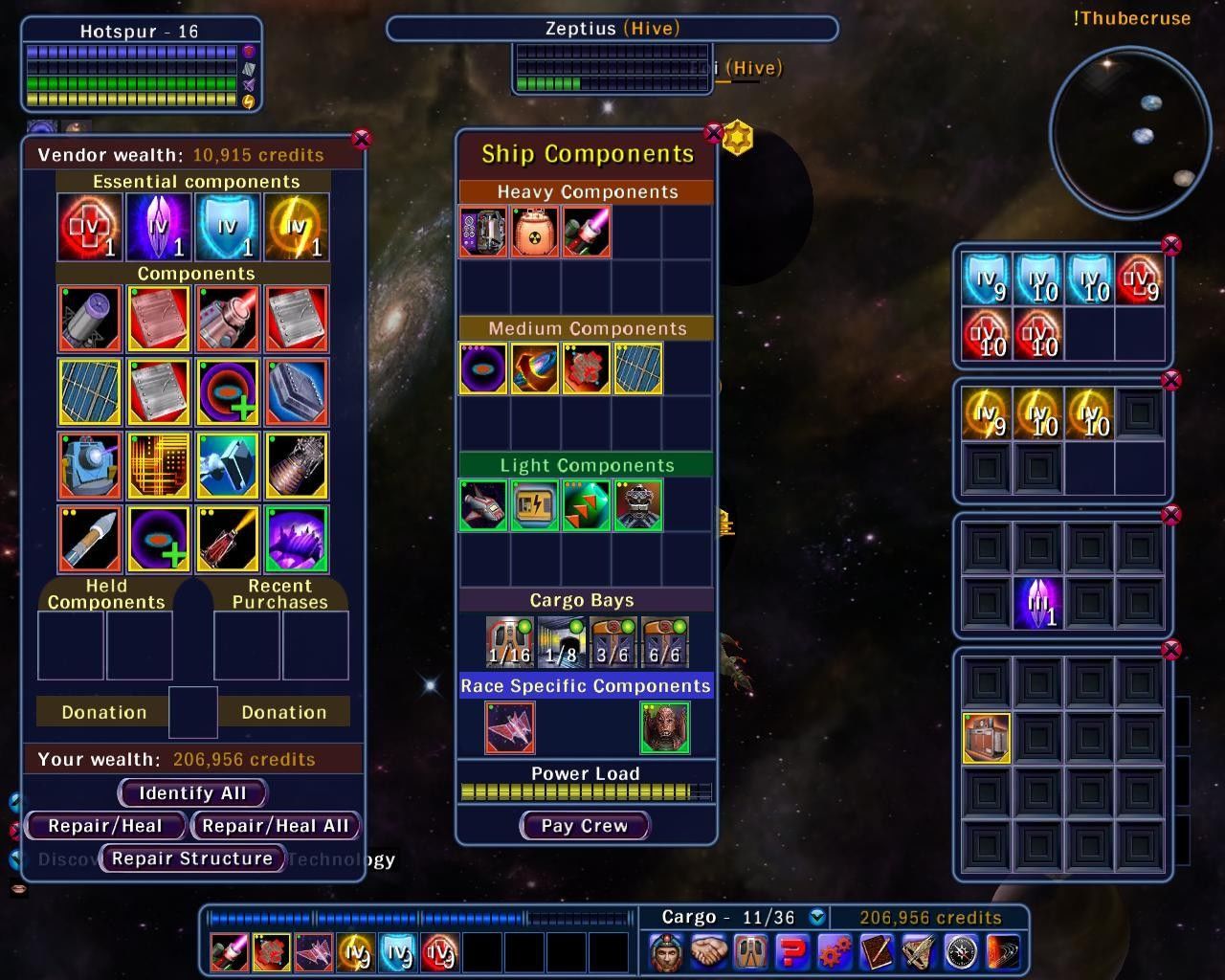
Task: Select the Repair Structure button
Action: [192, 858]
